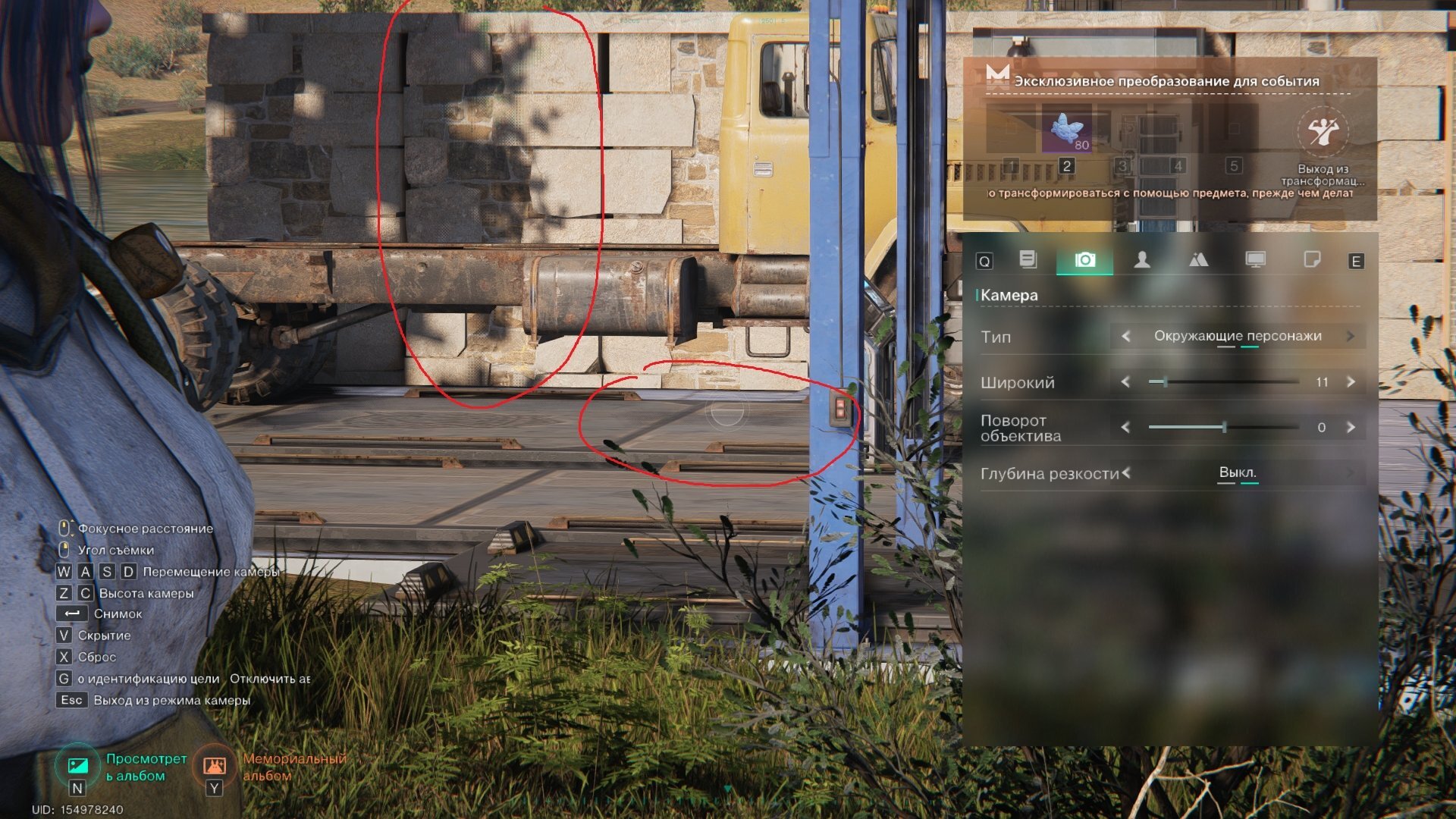Toggle depth of field with left arrow

[1126, 472]
